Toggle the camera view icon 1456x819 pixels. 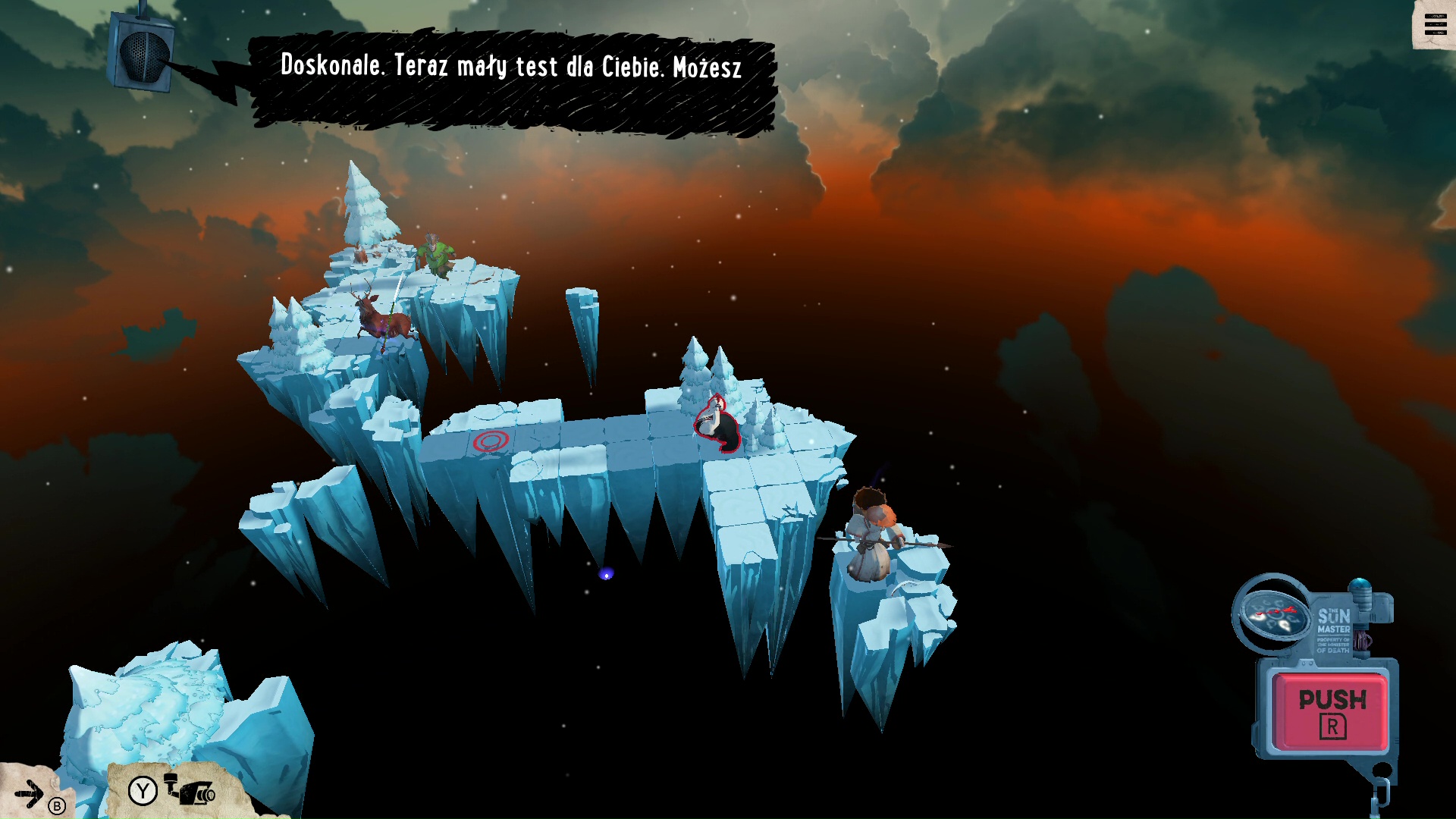point(191,792)
